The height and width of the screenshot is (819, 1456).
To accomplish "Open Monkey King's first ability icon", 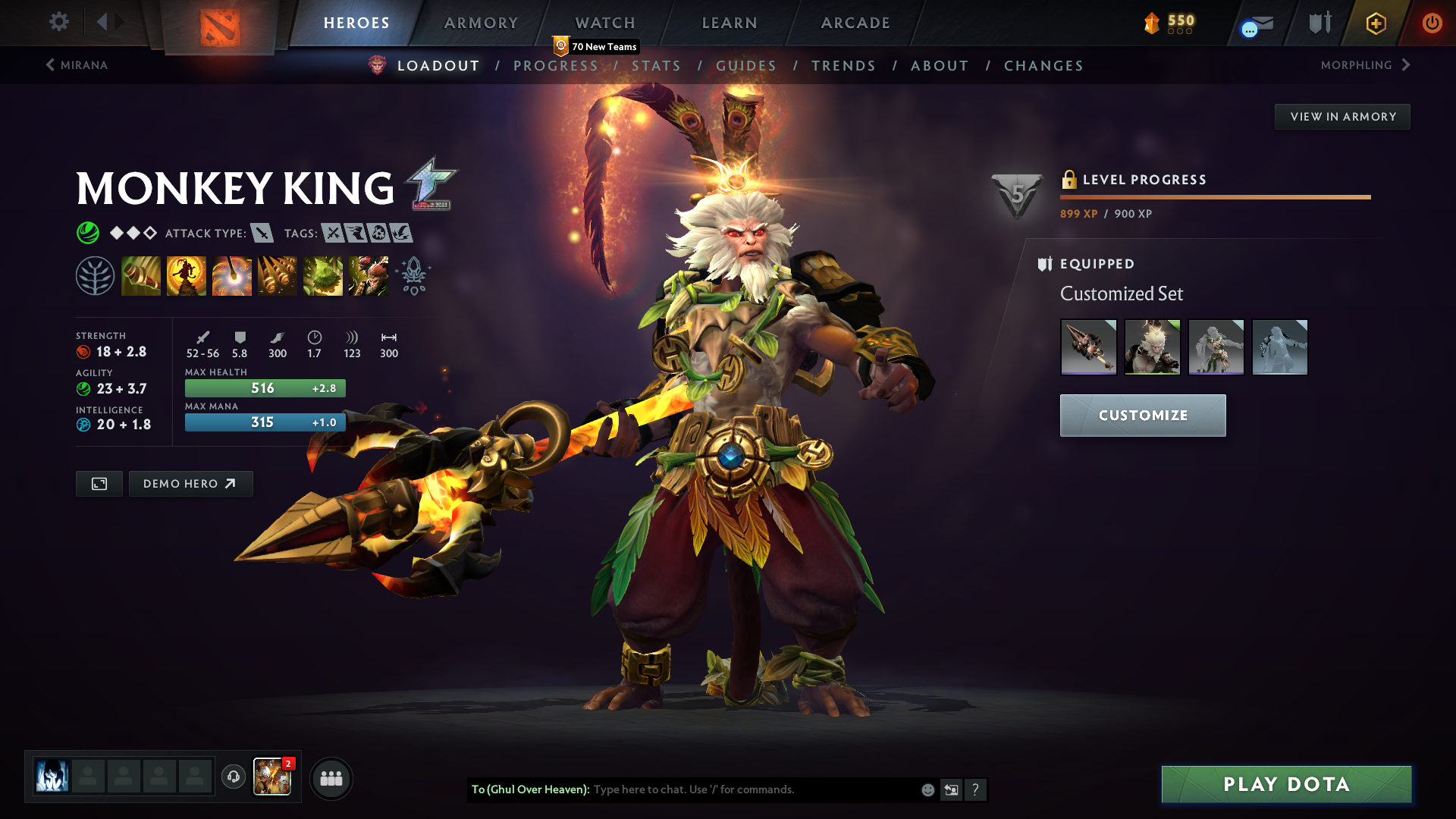I will click(141, 275).
